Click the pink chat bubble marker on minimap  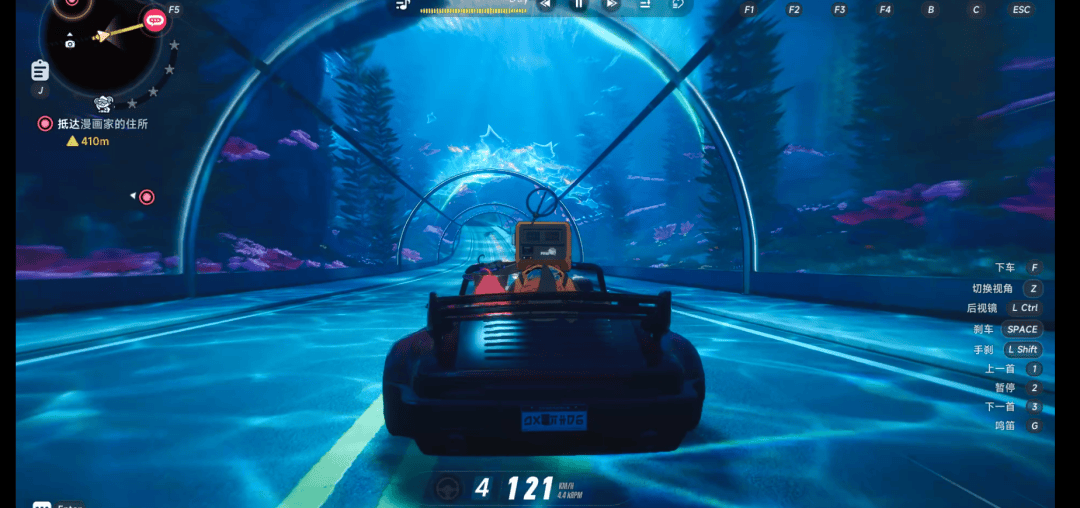click(154, 19)
